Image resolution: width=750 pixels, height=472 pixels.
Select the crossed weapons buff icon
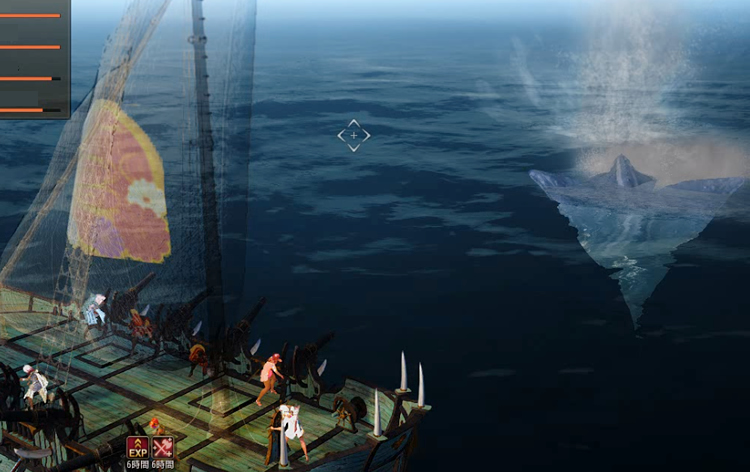[162, 447]
